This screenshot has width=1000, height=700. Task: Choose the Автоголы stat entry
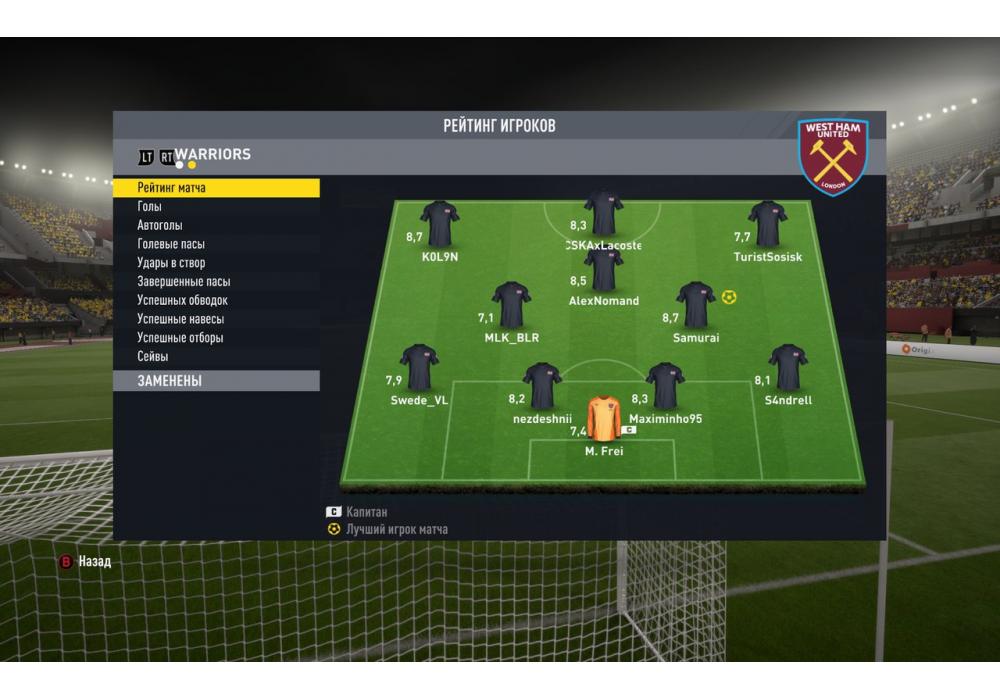point(160,226)
